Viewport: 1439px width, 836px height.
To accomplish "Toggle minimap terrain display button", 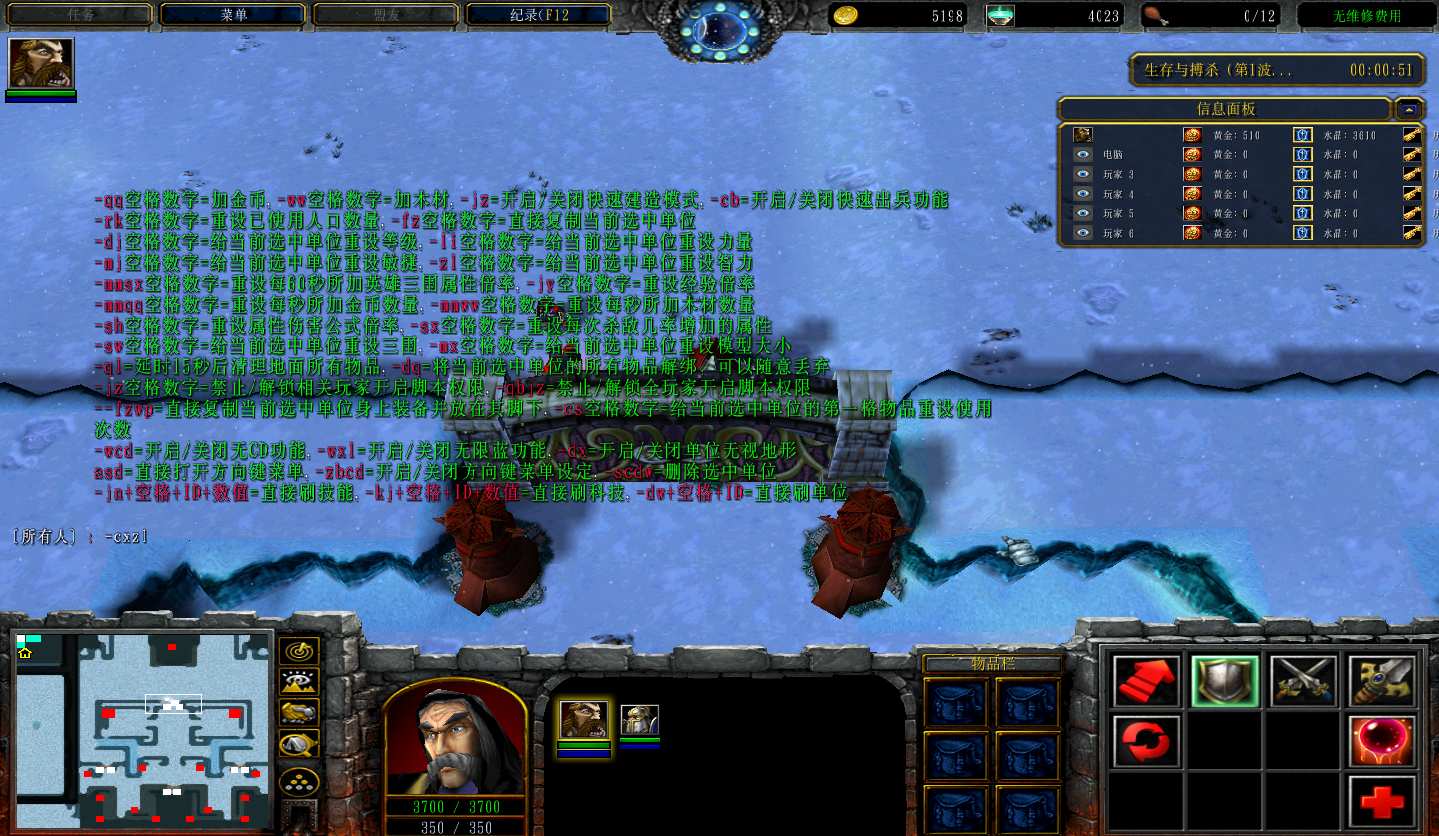I will (x=298, y=681).
